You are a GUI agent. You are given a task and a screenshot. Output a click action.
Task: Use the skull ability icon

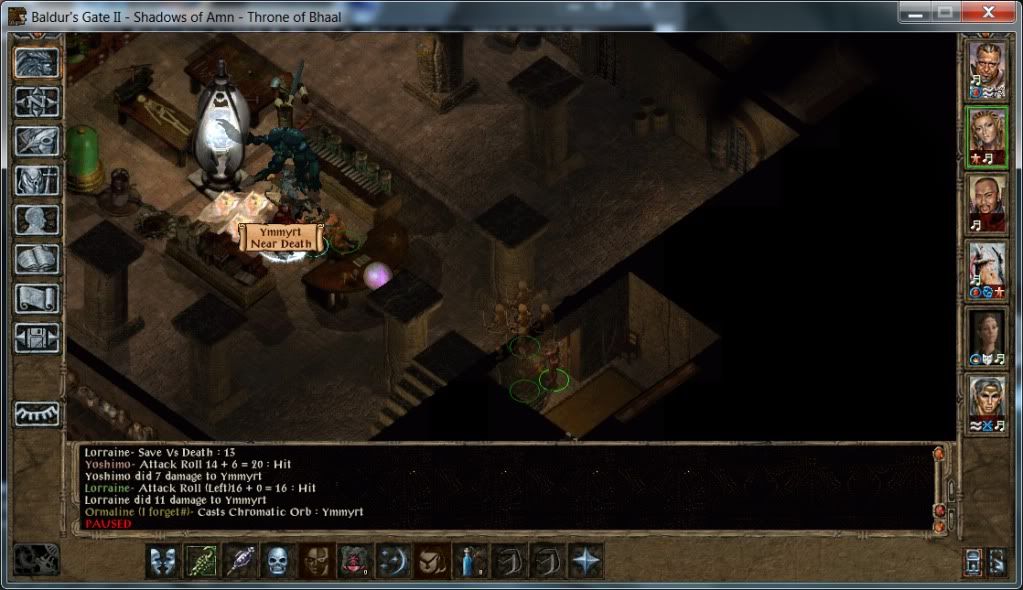pos(277,561)
